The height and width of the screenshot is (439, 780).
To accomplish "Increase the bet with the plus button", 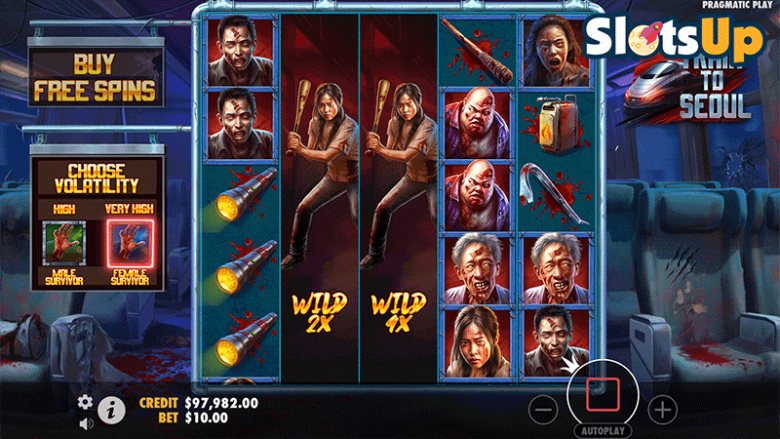I will pos(662,408).
